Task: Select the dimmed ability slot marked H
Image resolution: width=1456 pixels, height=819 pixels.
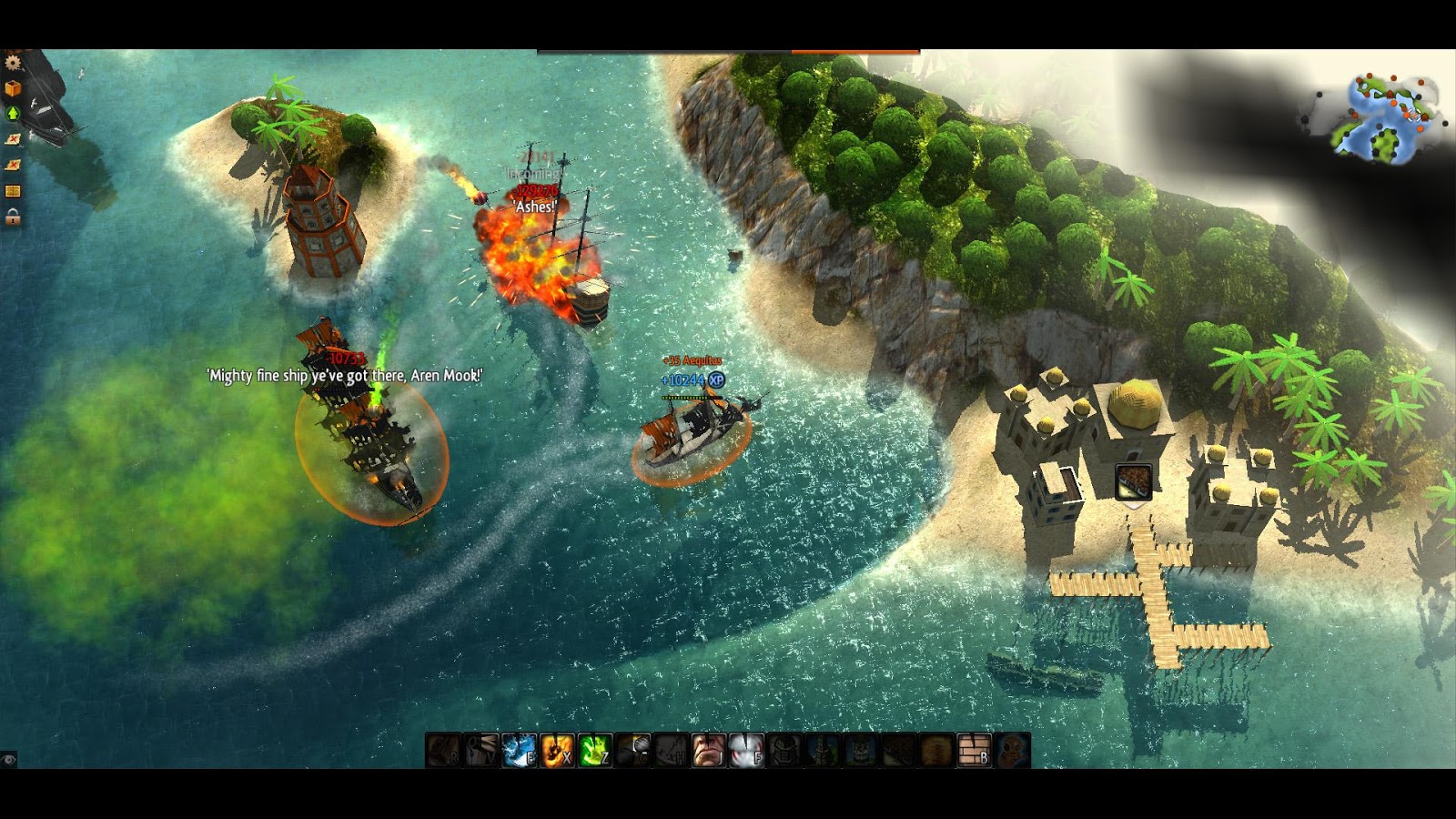Action: coord(671,751)
